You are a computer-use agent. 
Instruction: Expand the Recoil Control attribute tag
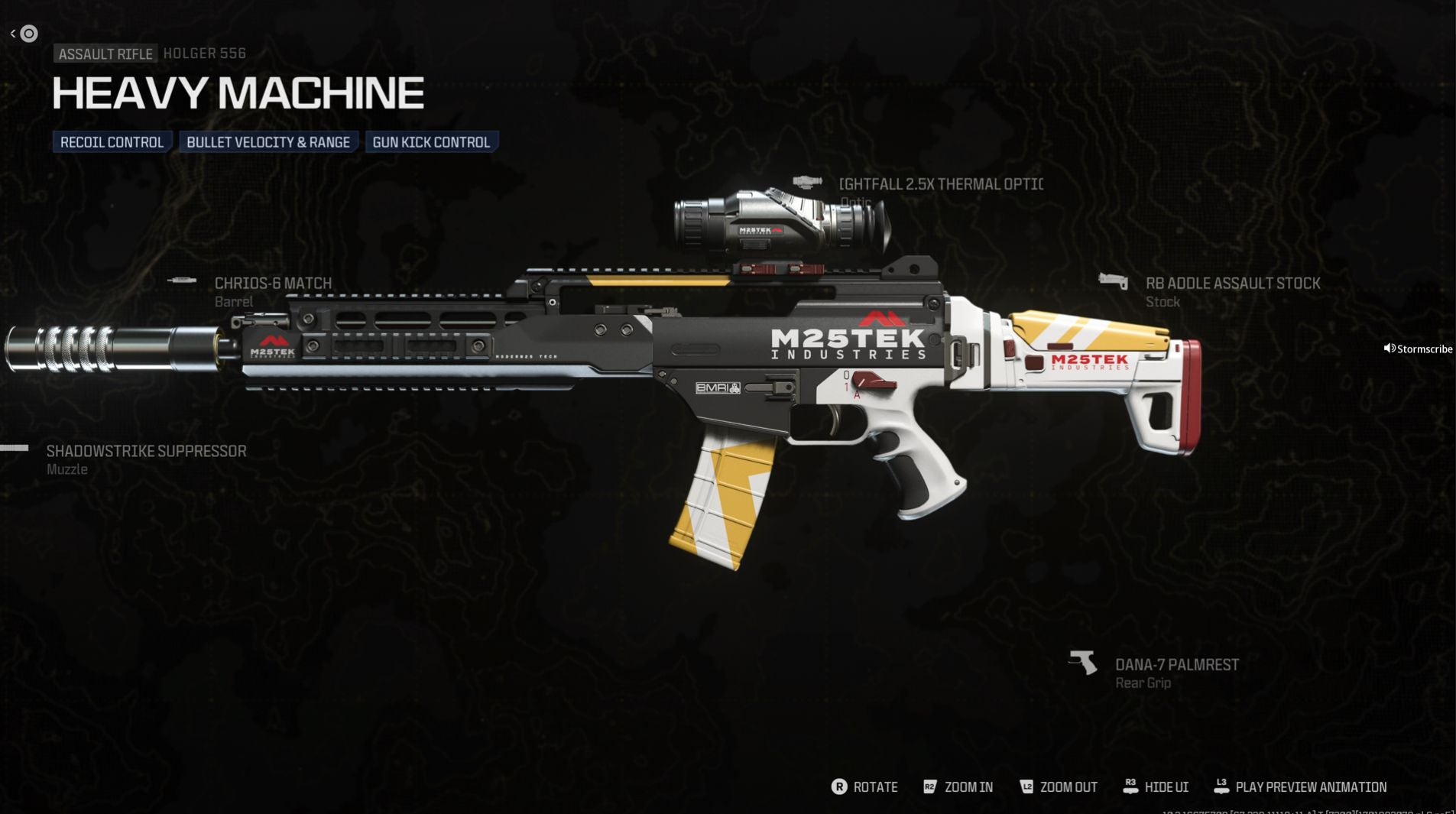(x=112, y=141)
